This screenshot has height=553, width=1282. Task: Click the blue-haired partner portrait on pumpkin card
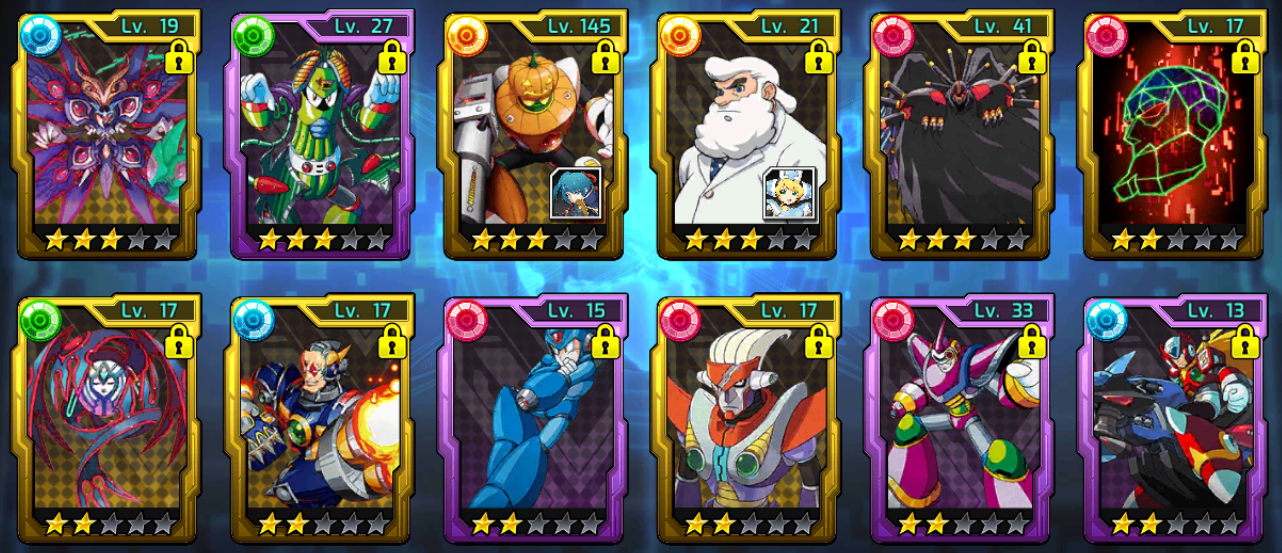pyautogui.click(x=576, y=193)
